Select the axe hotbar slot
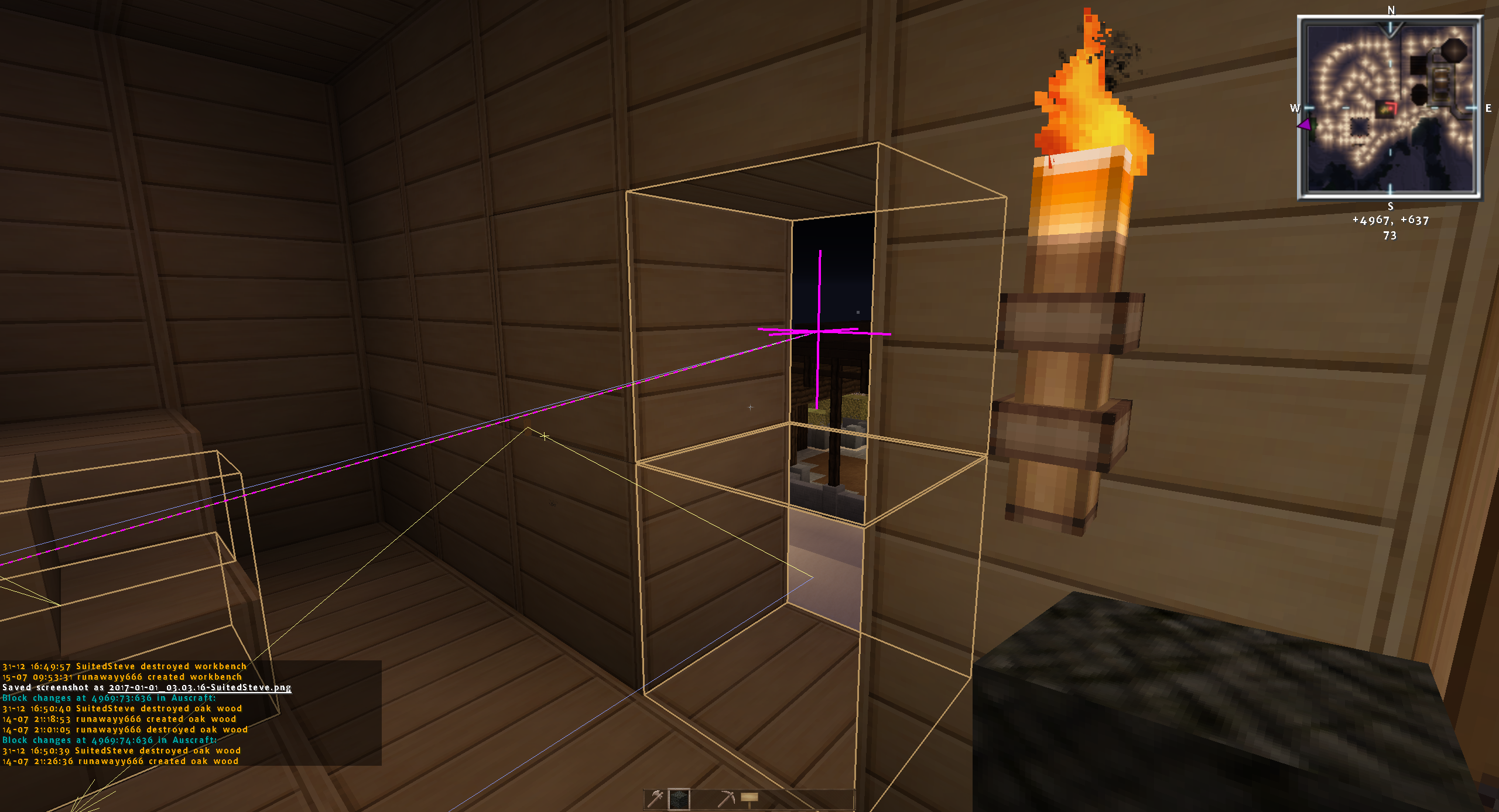This screenshot has height=812, width=1499. tap(656, 799)
